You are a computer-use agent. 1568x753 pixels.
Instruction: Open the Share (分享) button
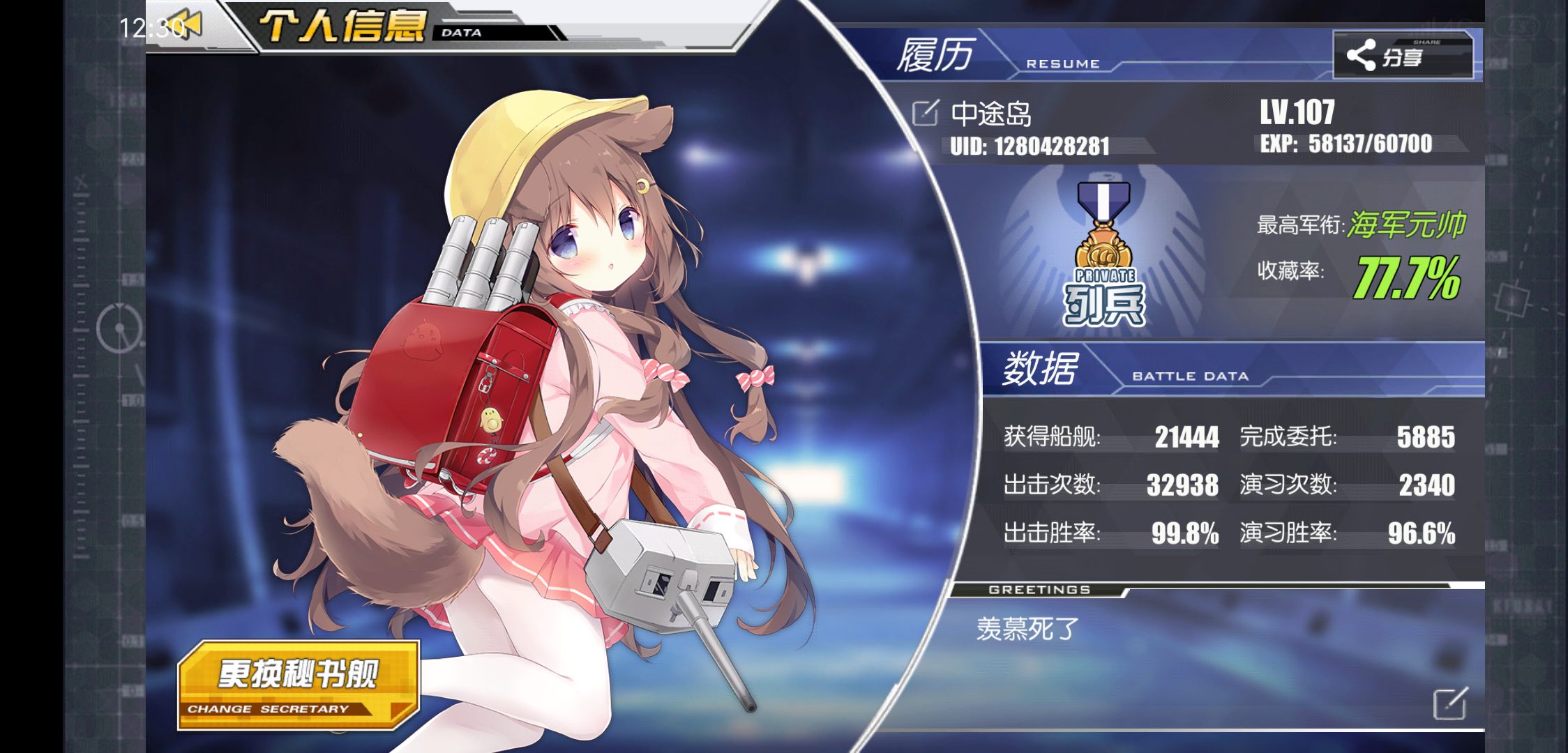click(x=1403, y=55)
